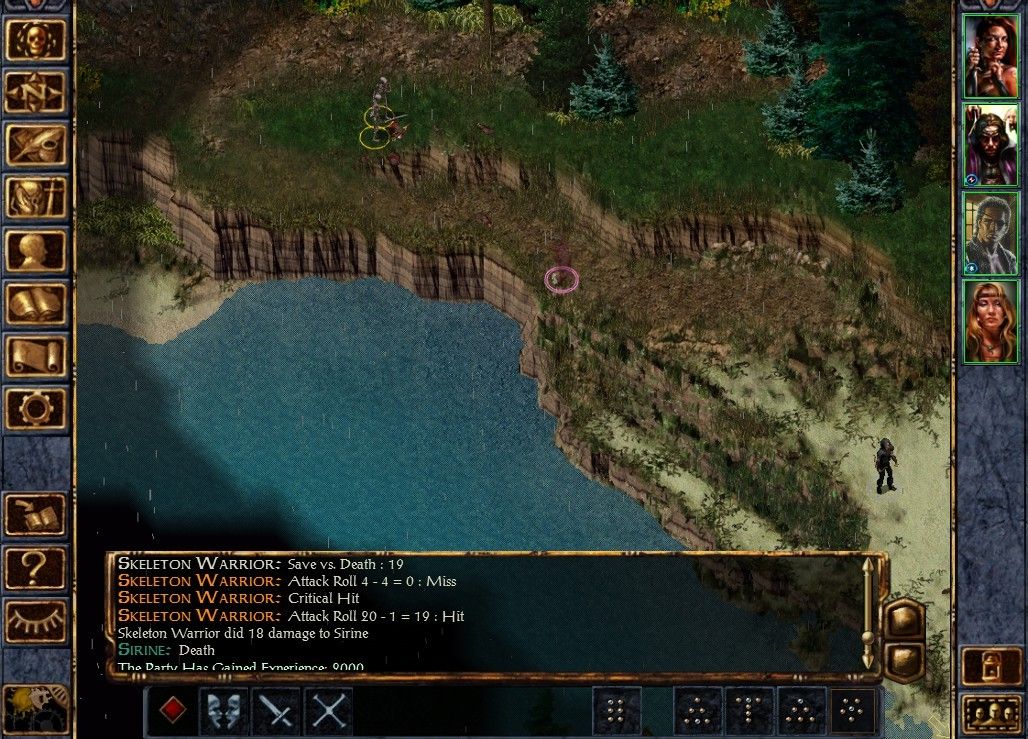Click the open book and chest button

click(x=36, y=515)
